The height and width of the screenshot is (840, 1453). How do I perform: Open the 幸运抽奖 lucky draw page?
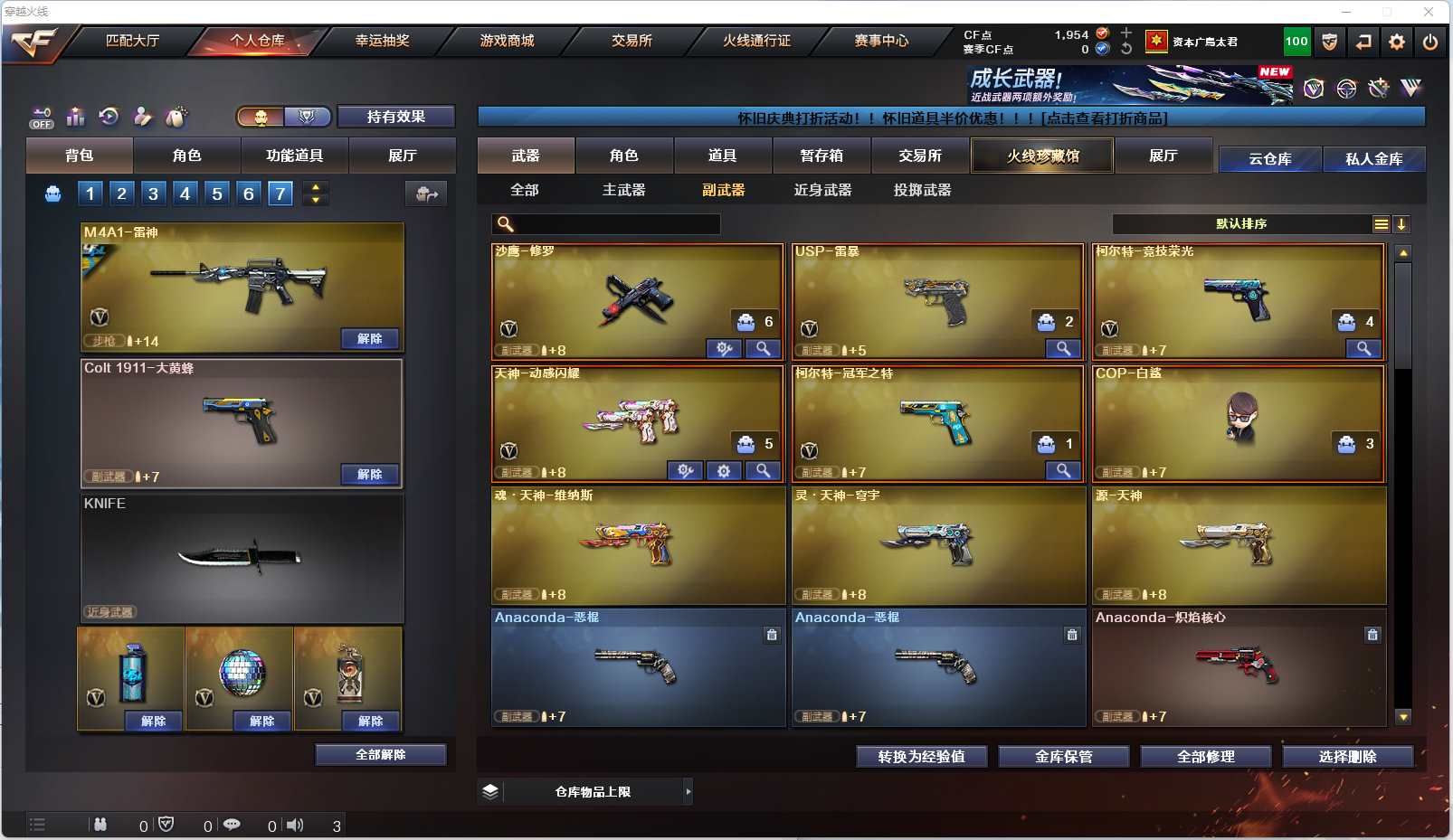(382, 41)
